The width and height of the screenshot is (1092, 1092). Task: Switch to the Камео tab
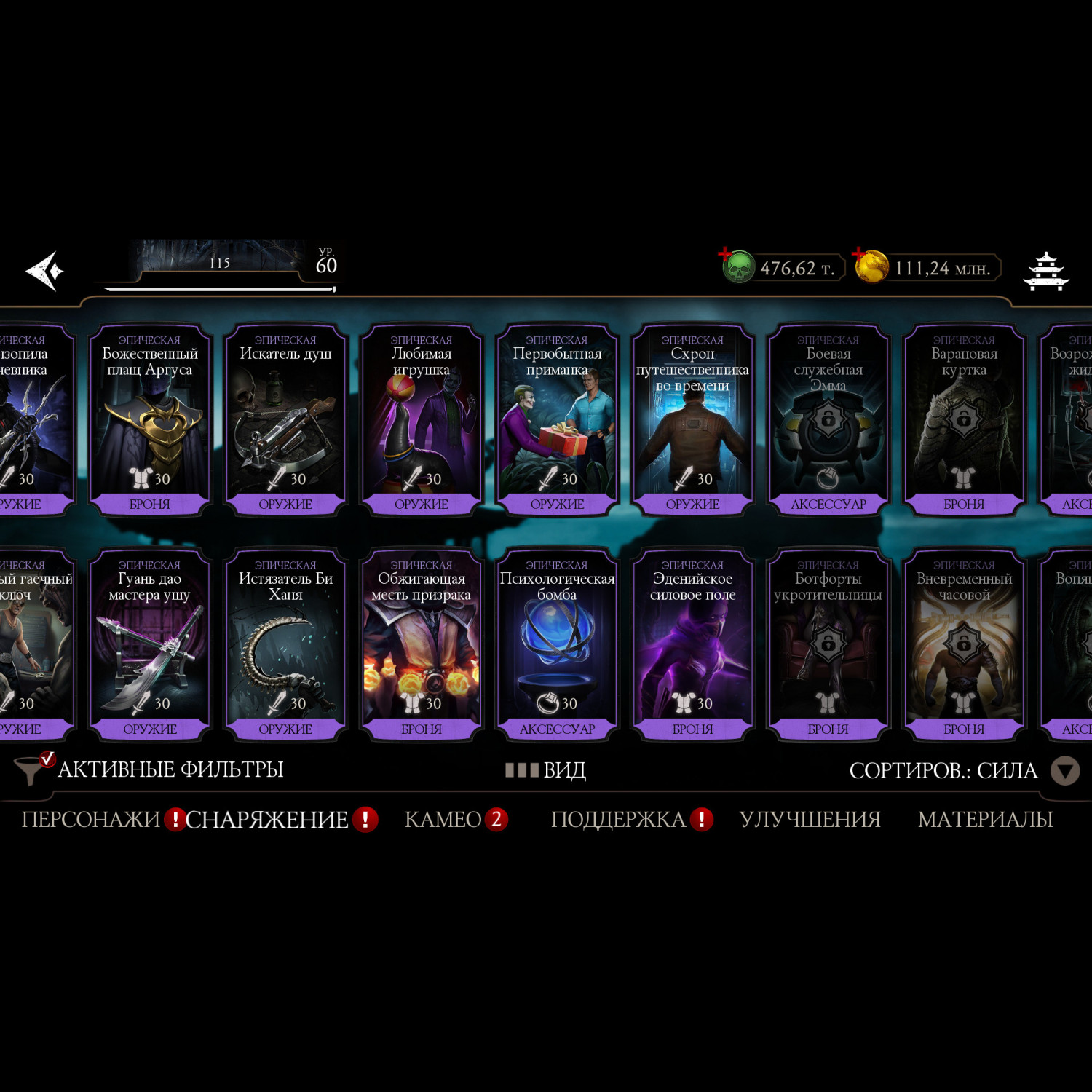443,820
